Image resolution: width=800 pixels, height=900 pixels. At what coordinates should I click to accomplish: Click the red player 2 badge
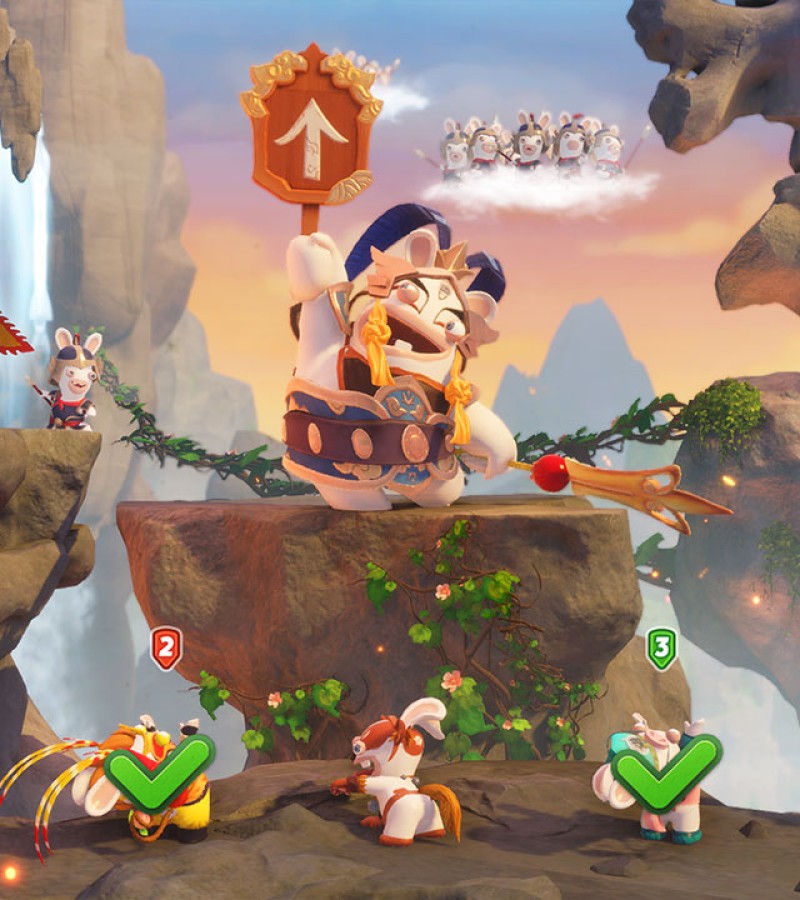166,648
